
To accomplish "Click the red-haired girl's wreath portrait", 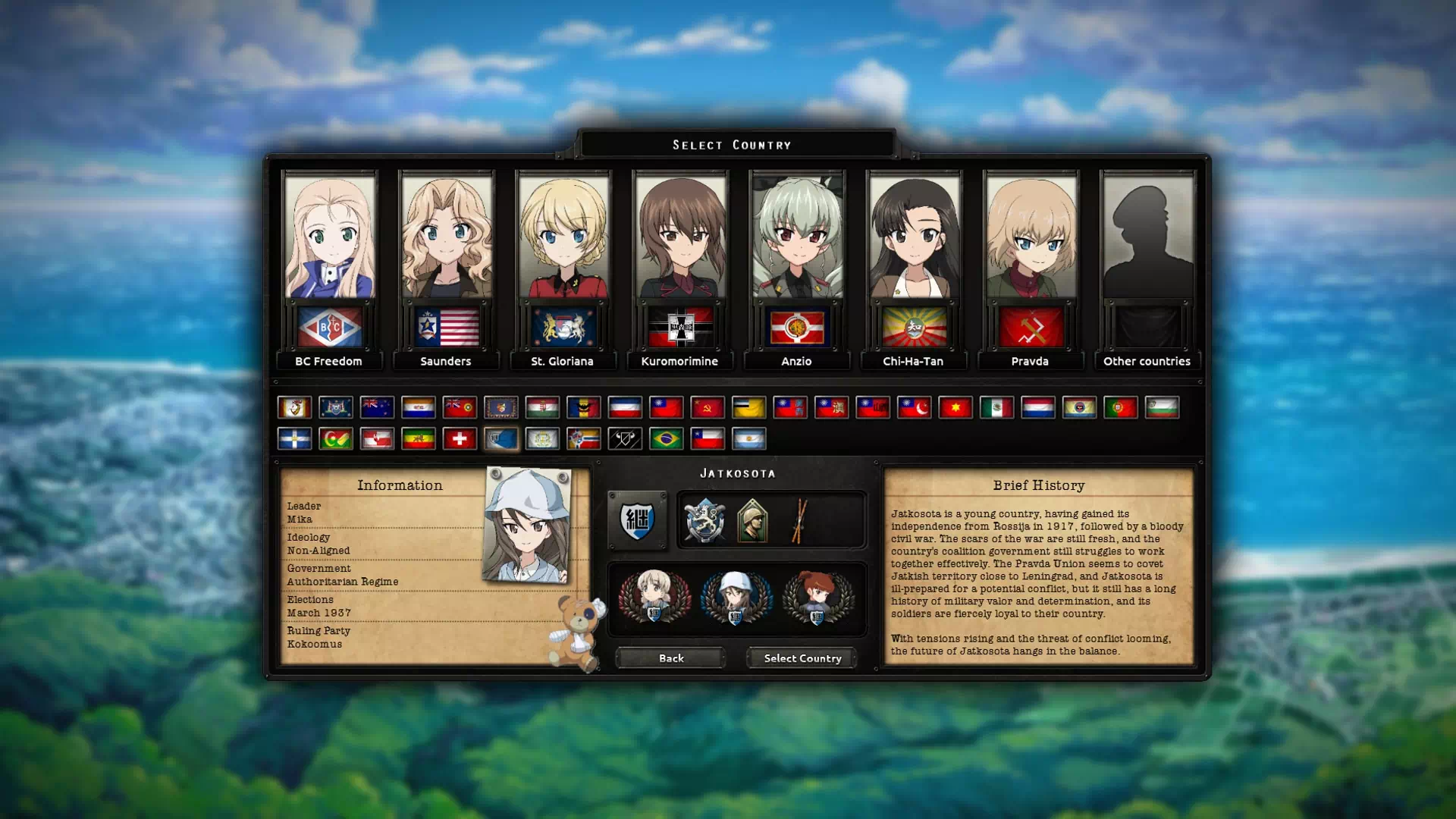I will (817, 598).
